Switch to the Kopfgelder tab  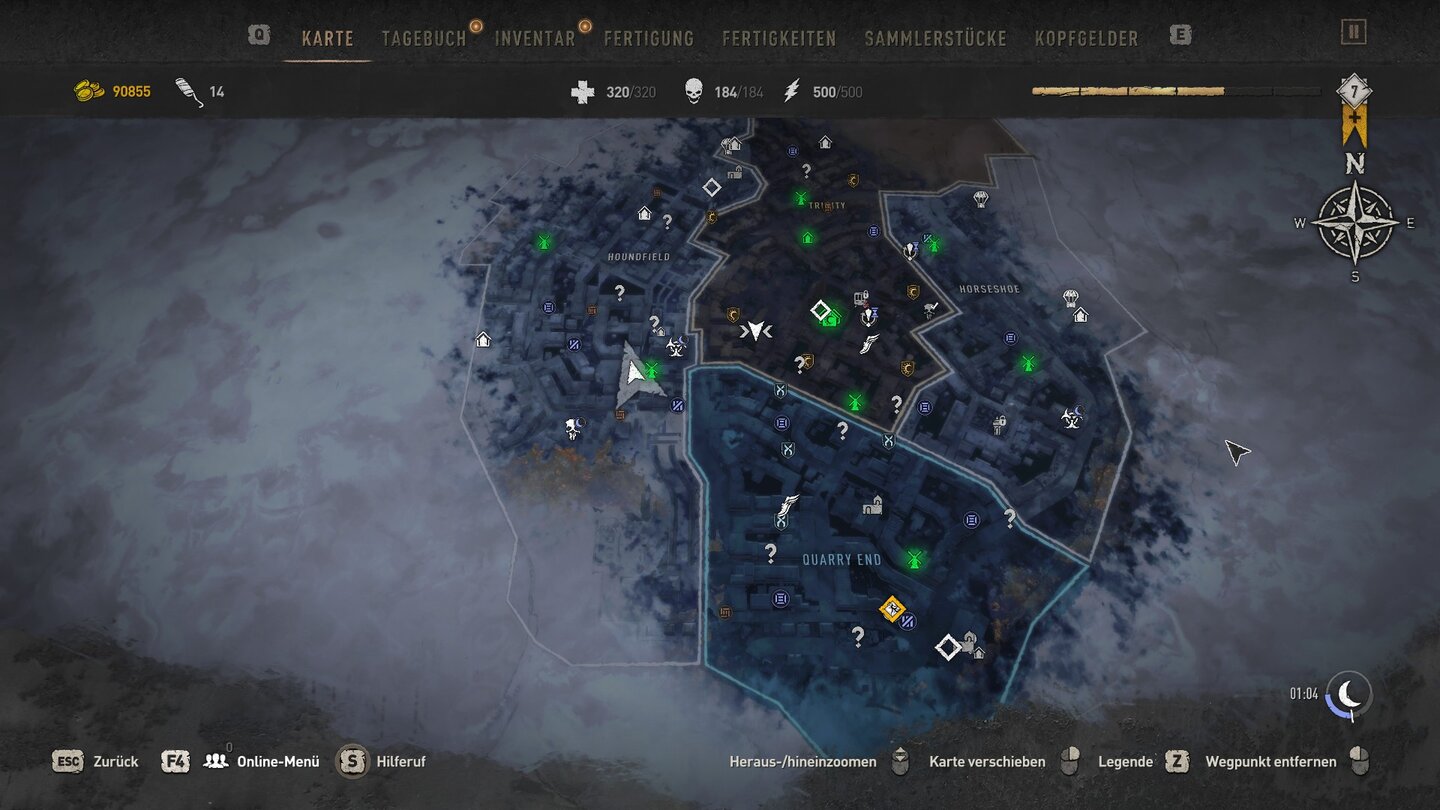tap(1086, 39)
